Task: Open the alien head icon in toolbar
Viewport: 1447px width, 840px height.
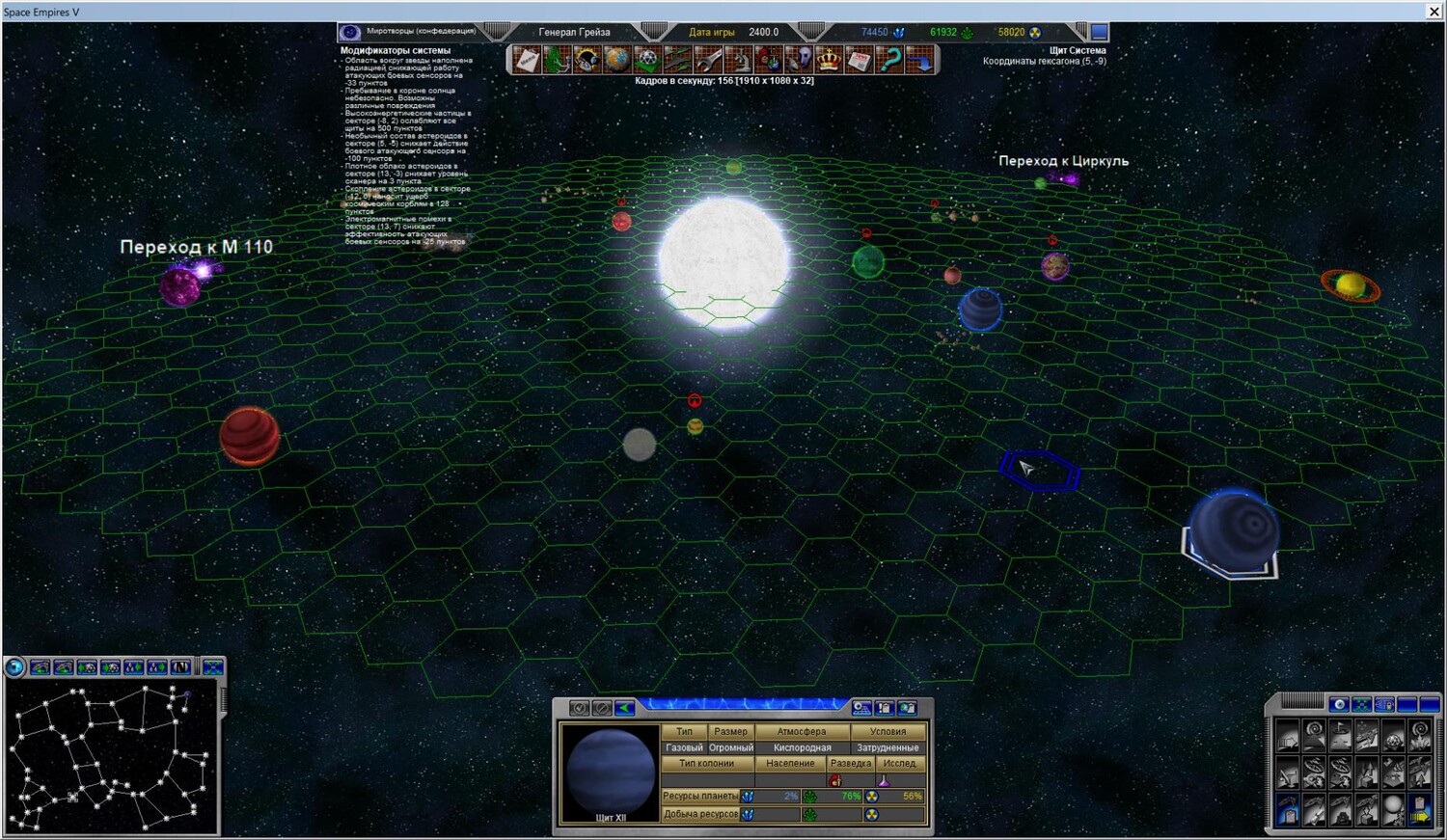Action: (x=800, y=60)
